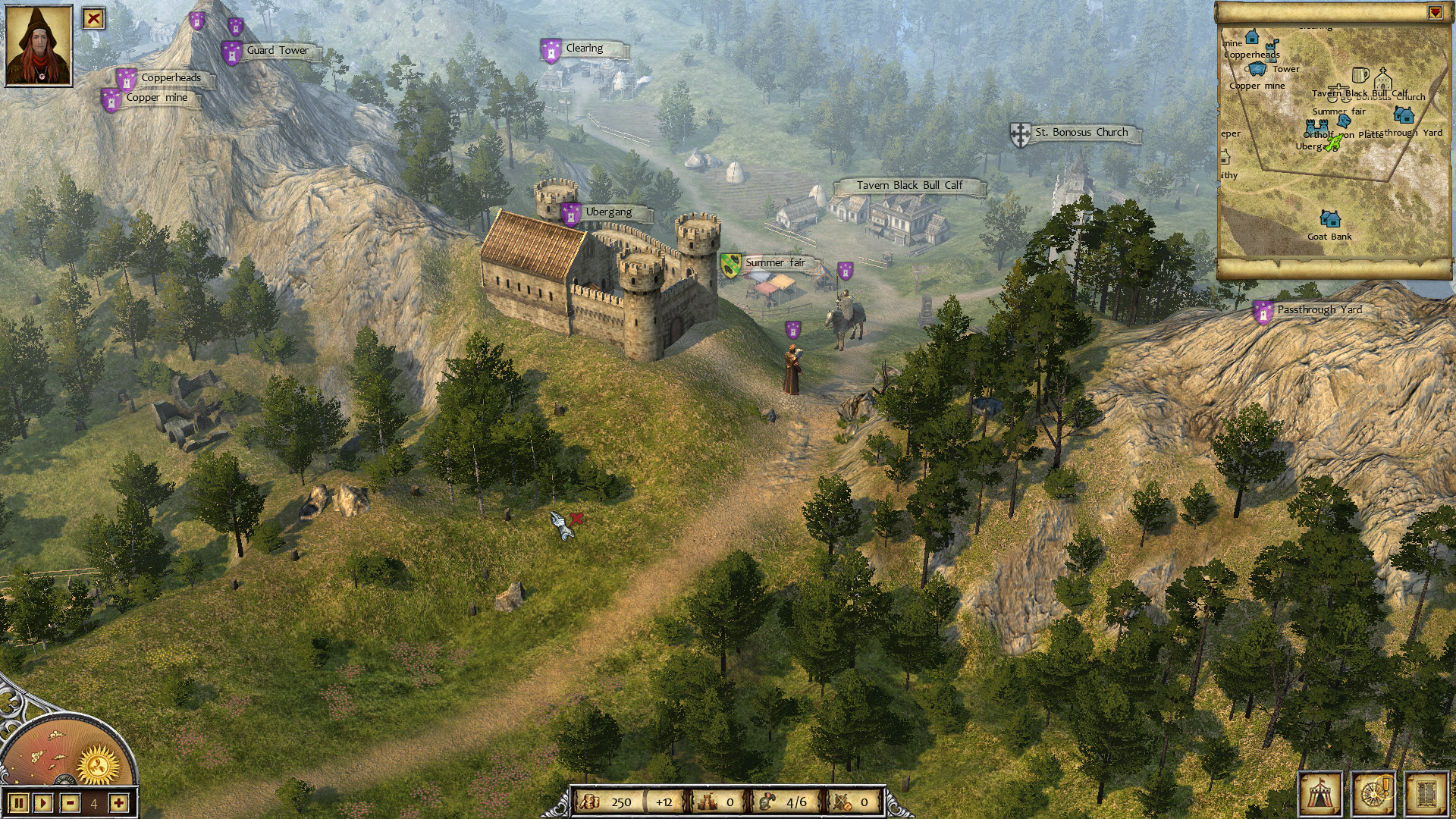Click the Copper mine label
The height and width of the screenshot is (819, 1456).
159,97
